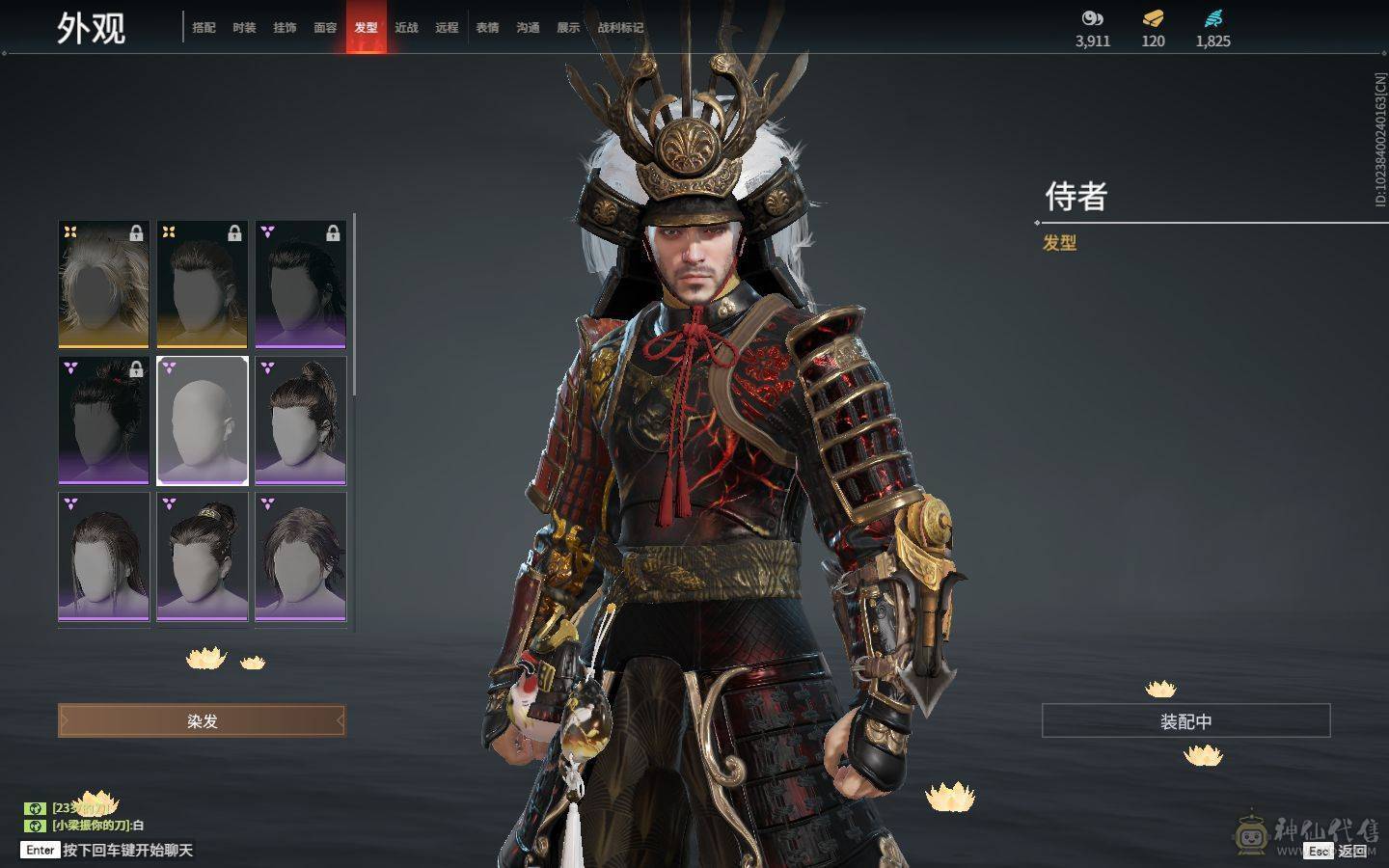The image size is (1389, 868).
Task: Switch to the 搭配 tab
Action: [204, 28]
